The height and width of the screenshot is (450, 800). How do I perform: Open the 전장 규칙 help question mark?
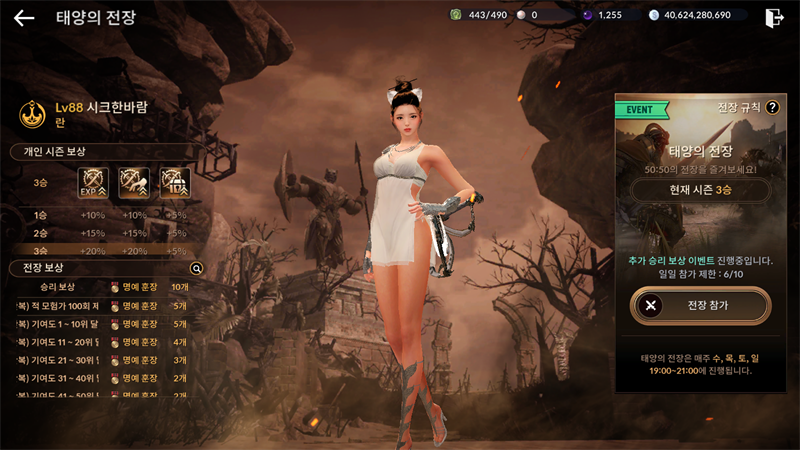tap(772, 107)
